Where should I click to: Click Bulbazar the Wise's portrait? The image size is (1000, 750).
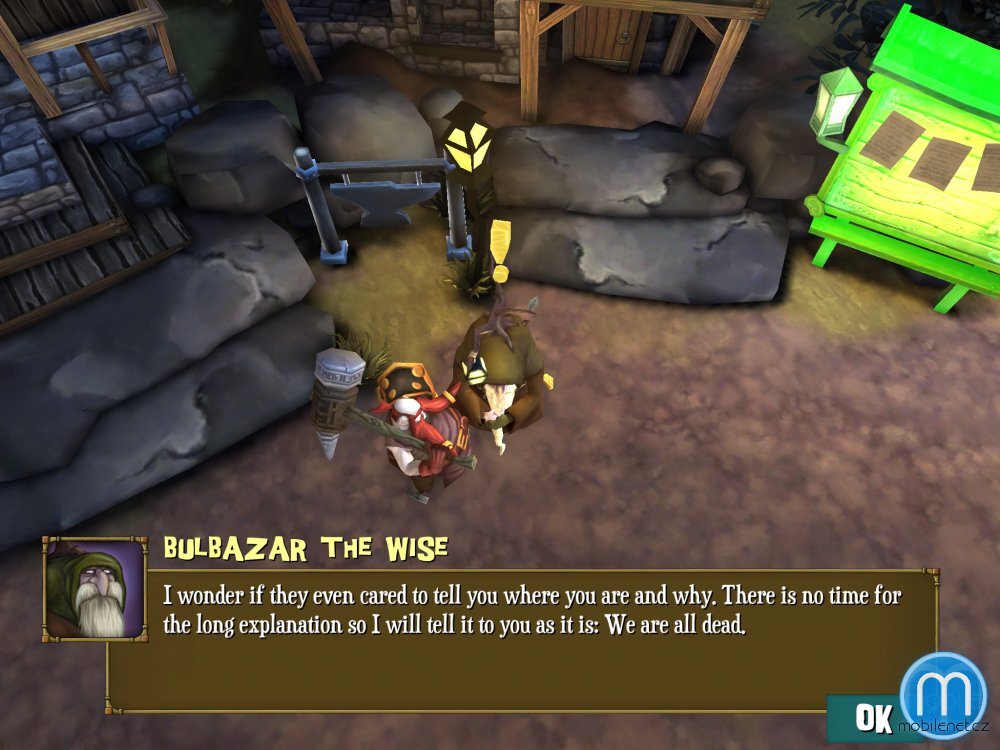click(x=94, y=590)
